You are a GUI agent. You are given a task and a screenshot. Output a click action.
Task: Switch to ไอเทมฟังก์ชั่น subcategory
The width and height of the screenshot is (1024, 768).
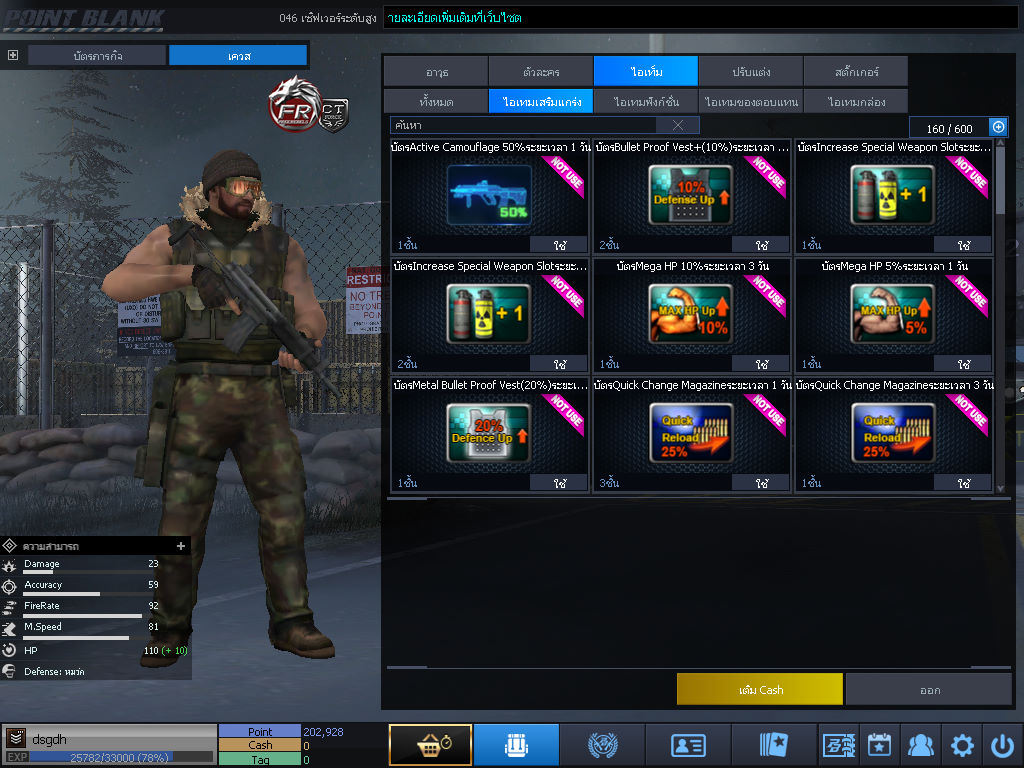pos(646,101)
